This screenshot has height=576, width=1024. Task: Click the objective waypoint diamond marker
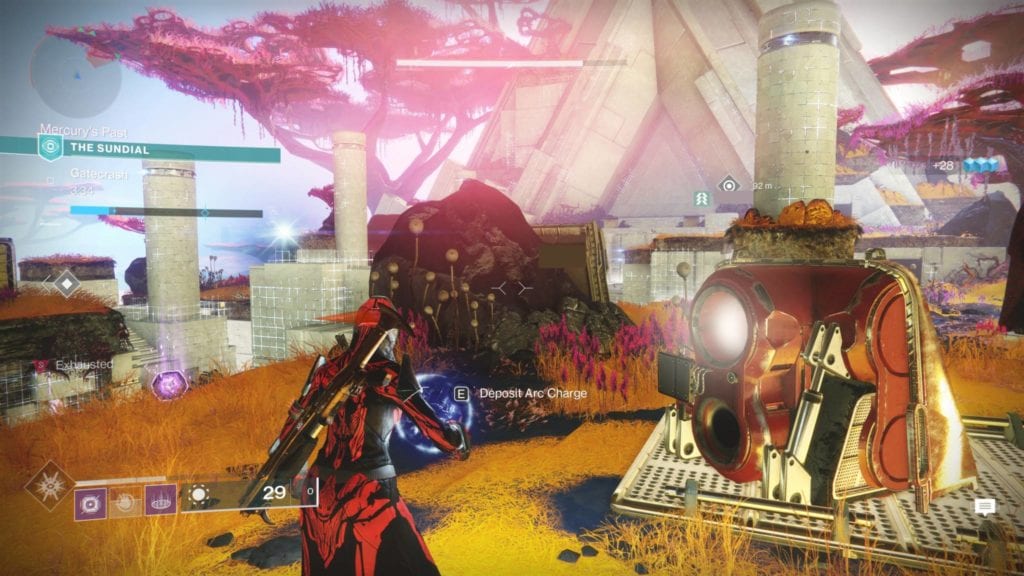[730, 185]
